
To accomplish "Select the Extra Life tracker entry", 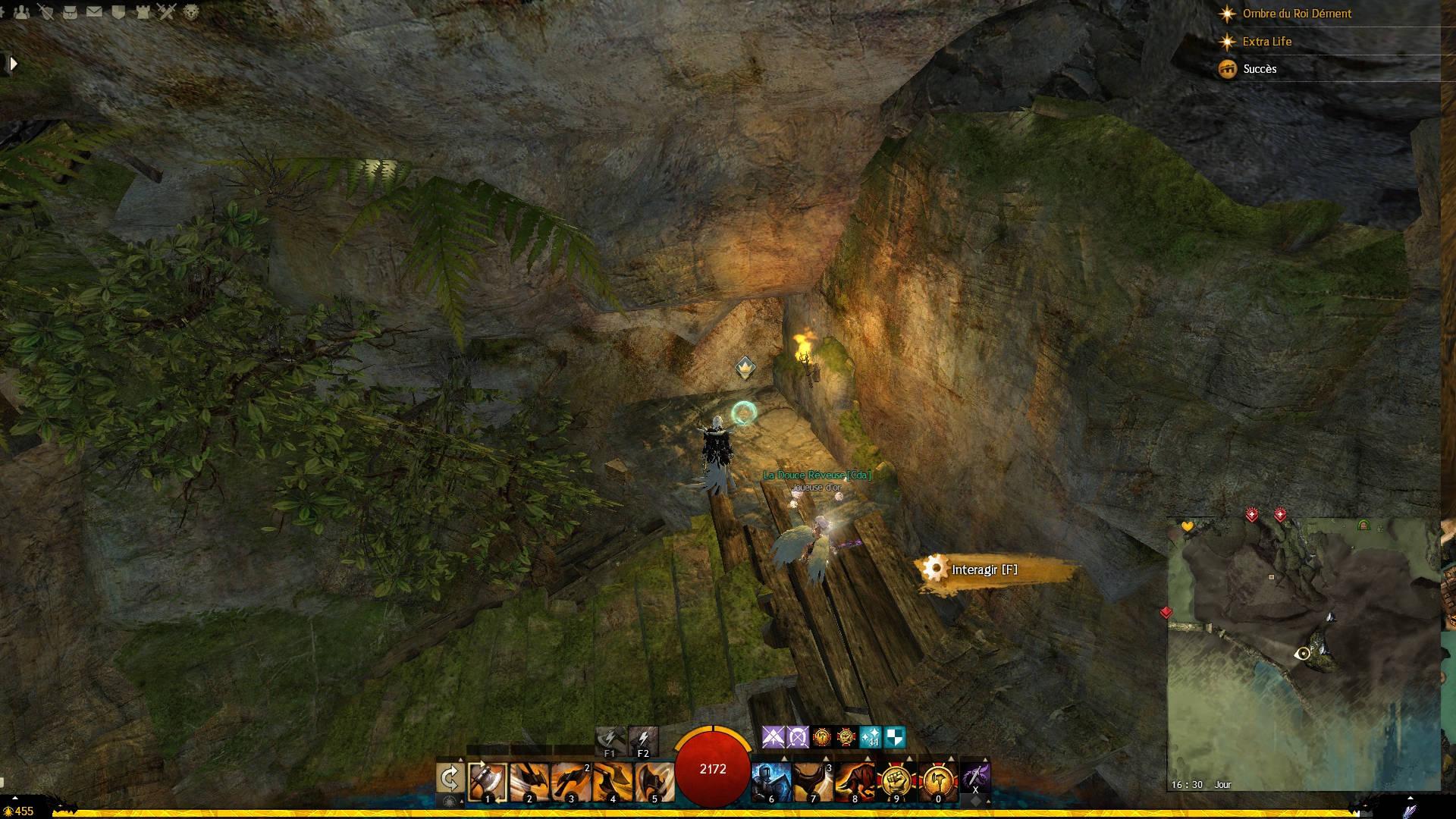I will pos(1266,42).
